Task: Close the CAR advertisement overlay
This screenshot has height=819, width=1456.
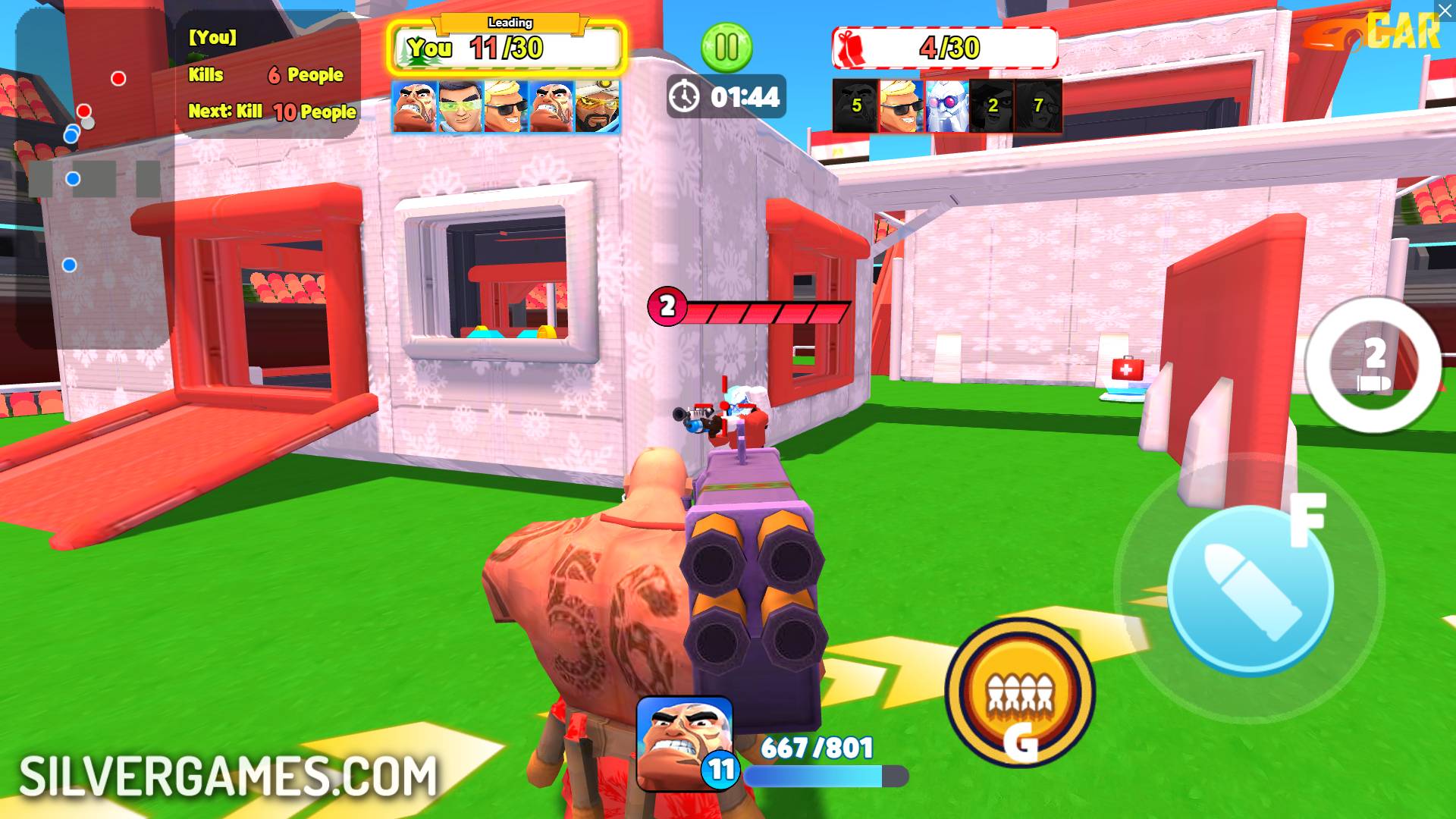Action: (x=1445, y=10)
